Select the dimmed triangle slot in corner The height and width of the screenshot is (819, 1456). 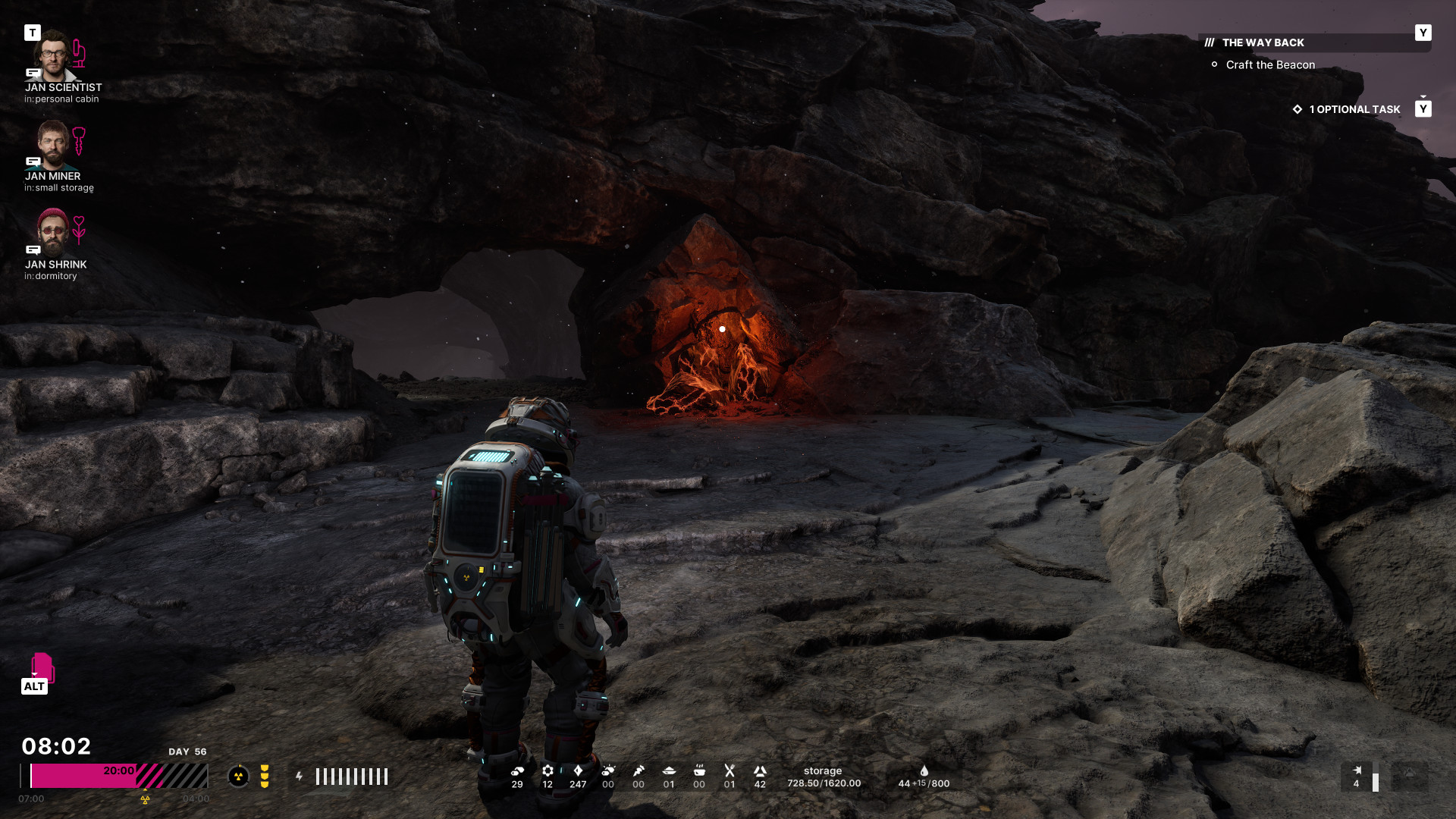(1410, 775)
